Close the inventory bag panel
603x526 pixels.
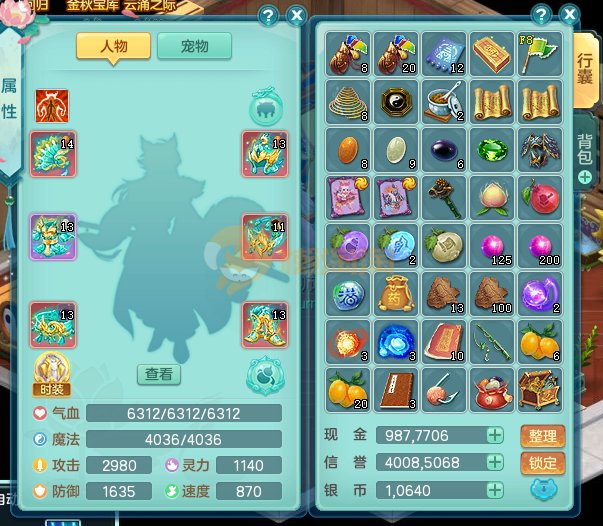tap(570, 15)
